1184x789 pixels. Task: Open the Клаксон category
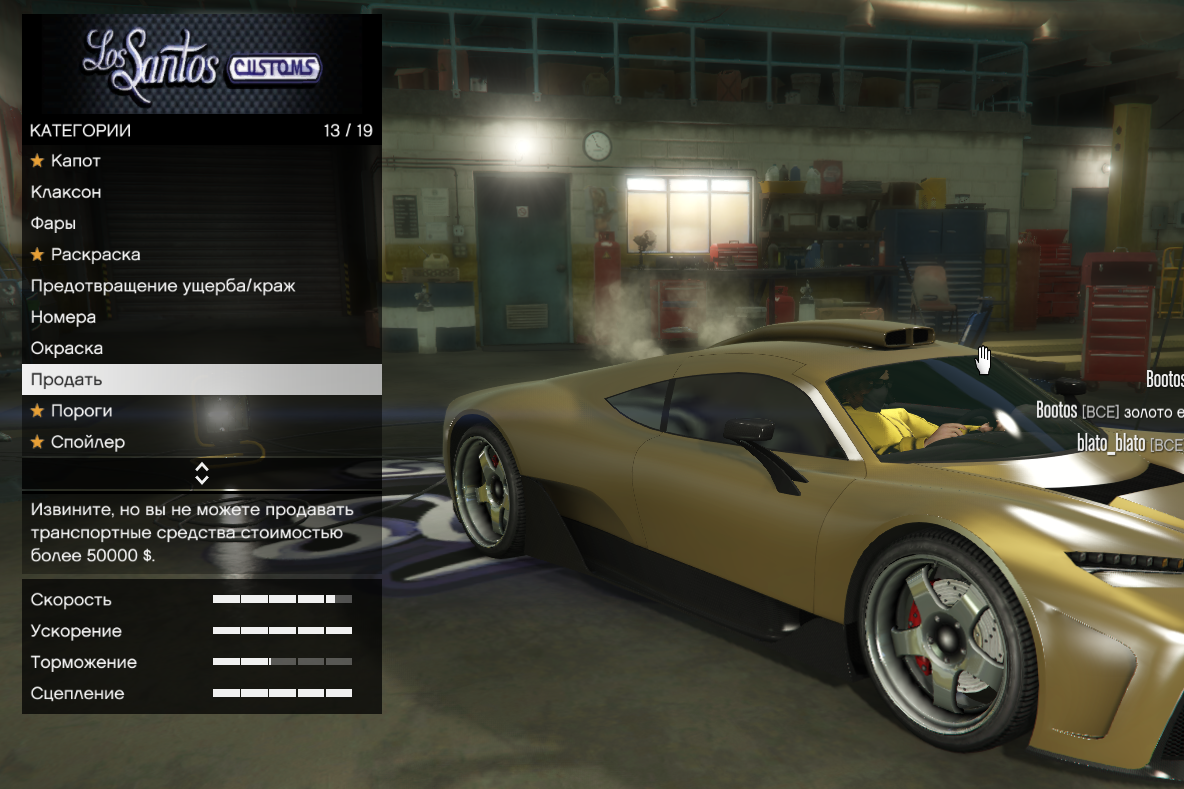pos(66,192)
